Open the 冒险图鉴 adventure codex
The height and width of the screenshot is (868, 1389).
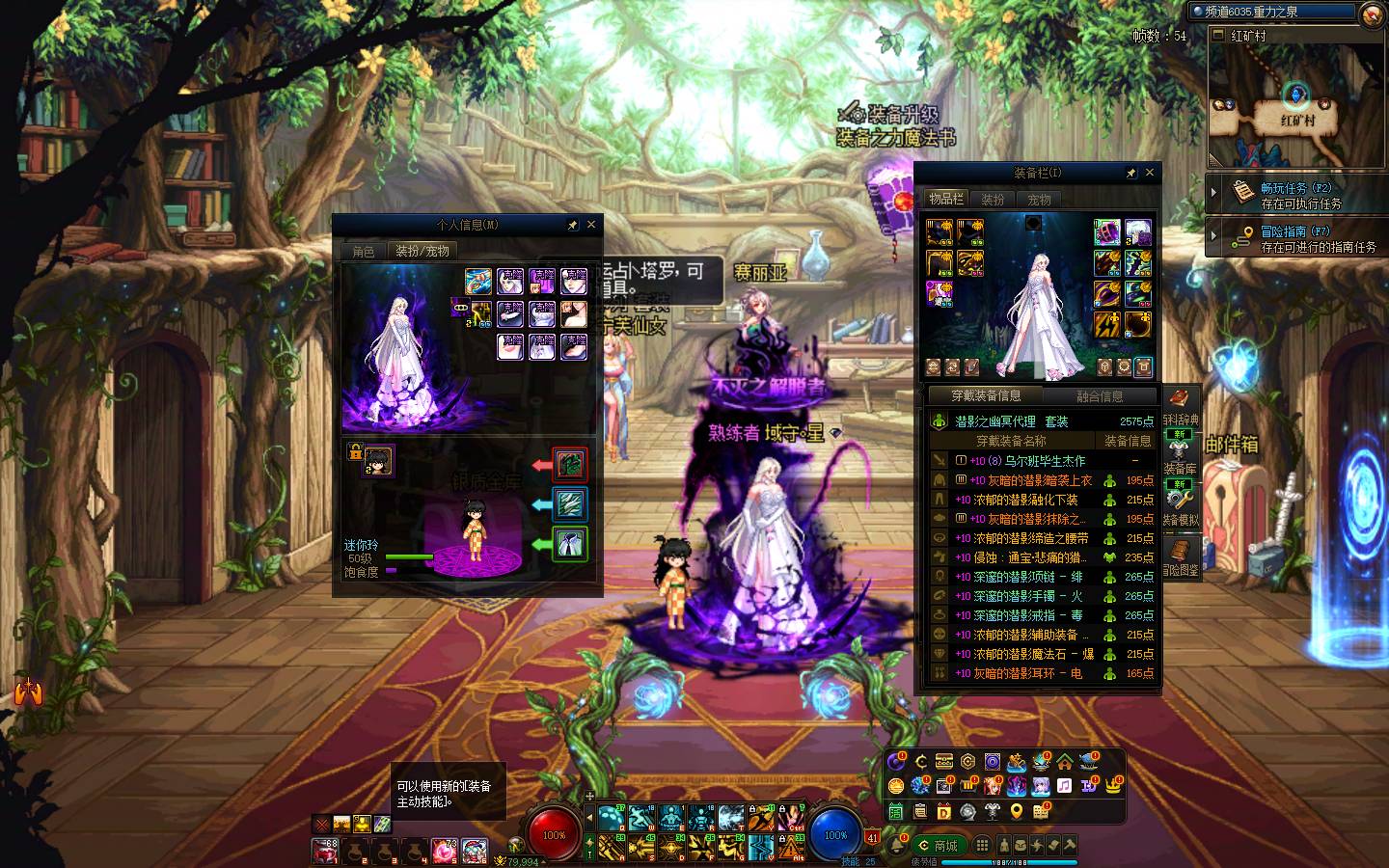pos(1180,556)
